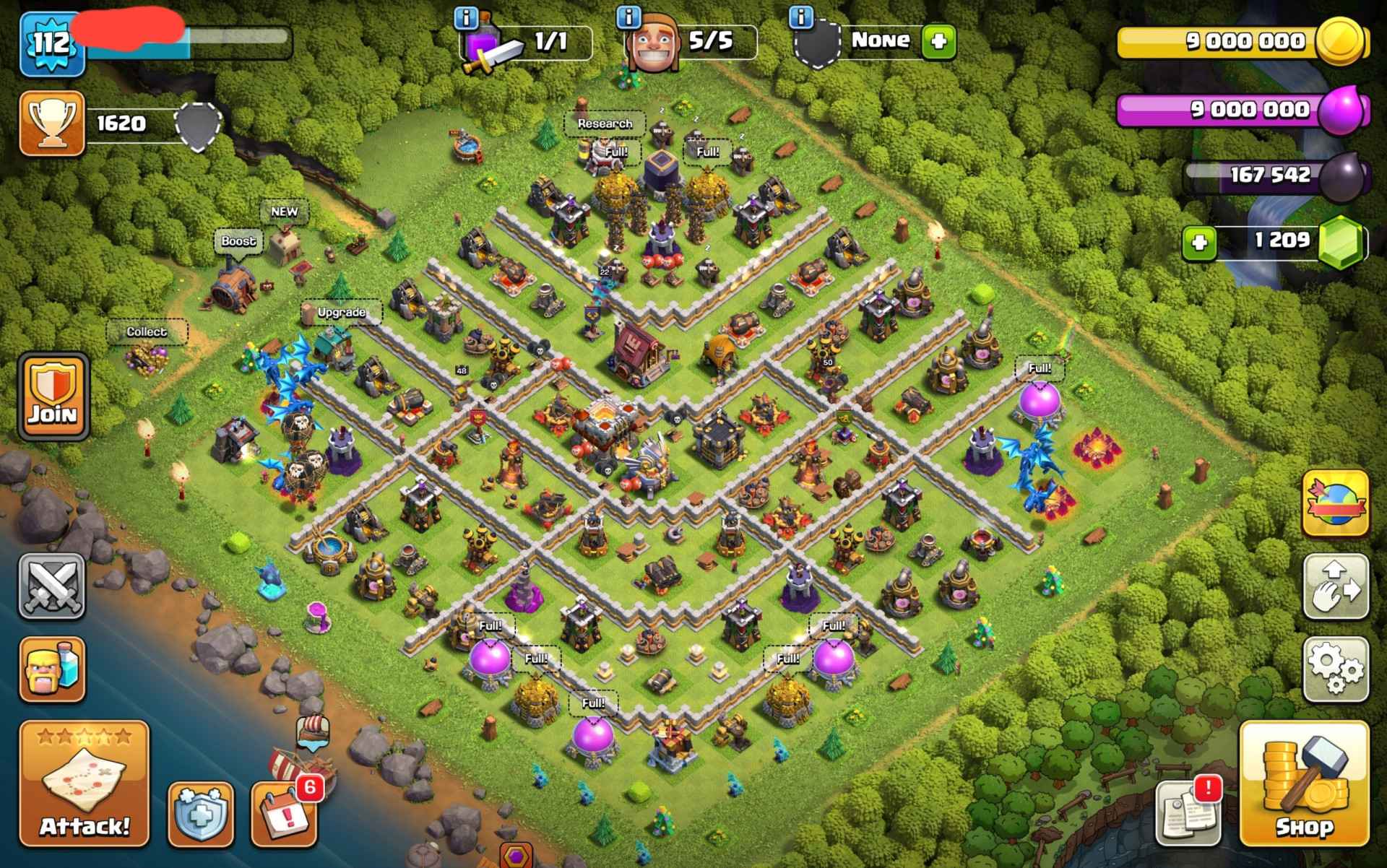1387x868 pixels.
Task: Open the crossed swords battle log
Action: (x=52, y=586)
